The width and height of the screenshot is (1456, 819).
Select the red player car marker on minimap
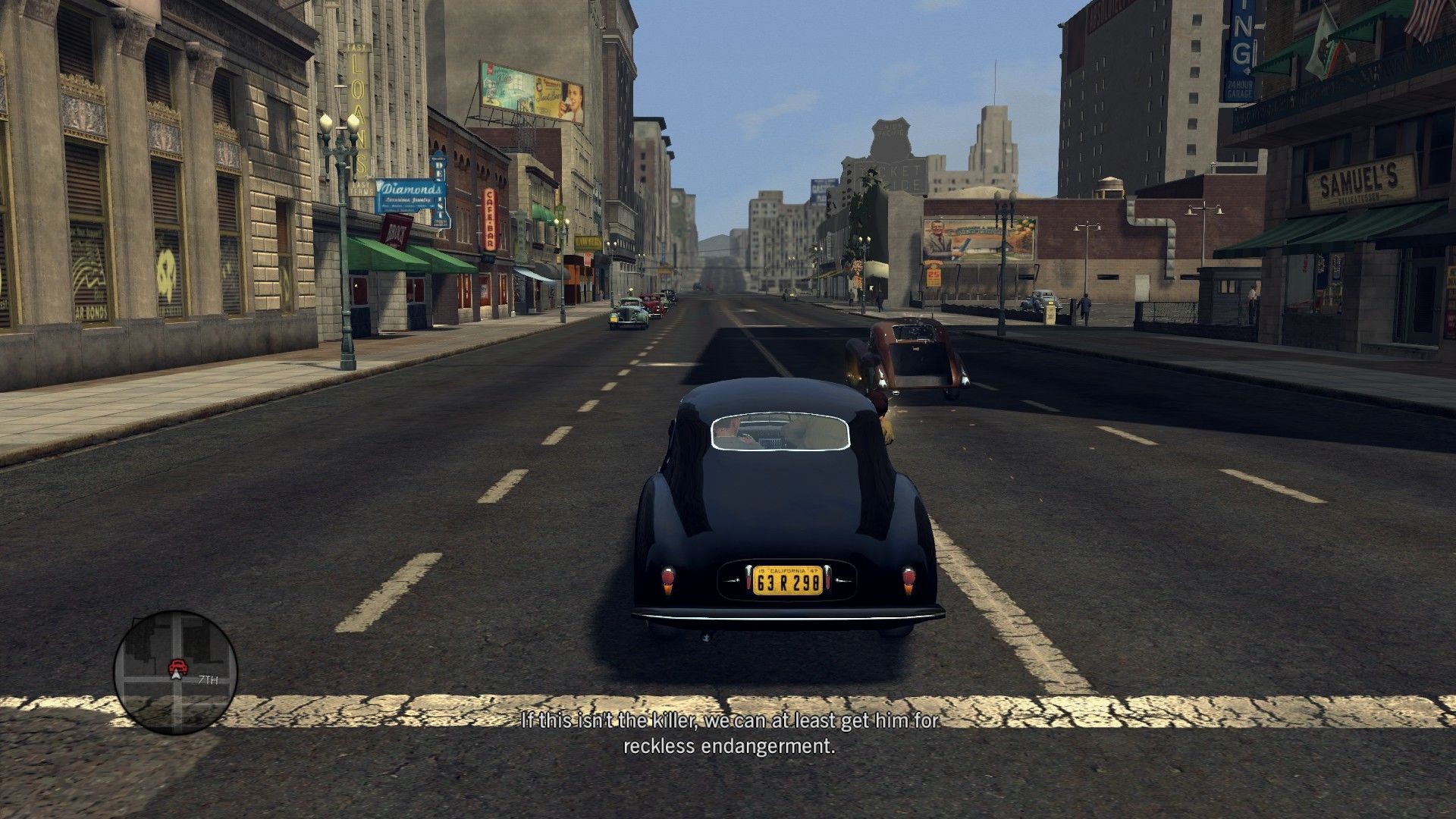point(177,668)
